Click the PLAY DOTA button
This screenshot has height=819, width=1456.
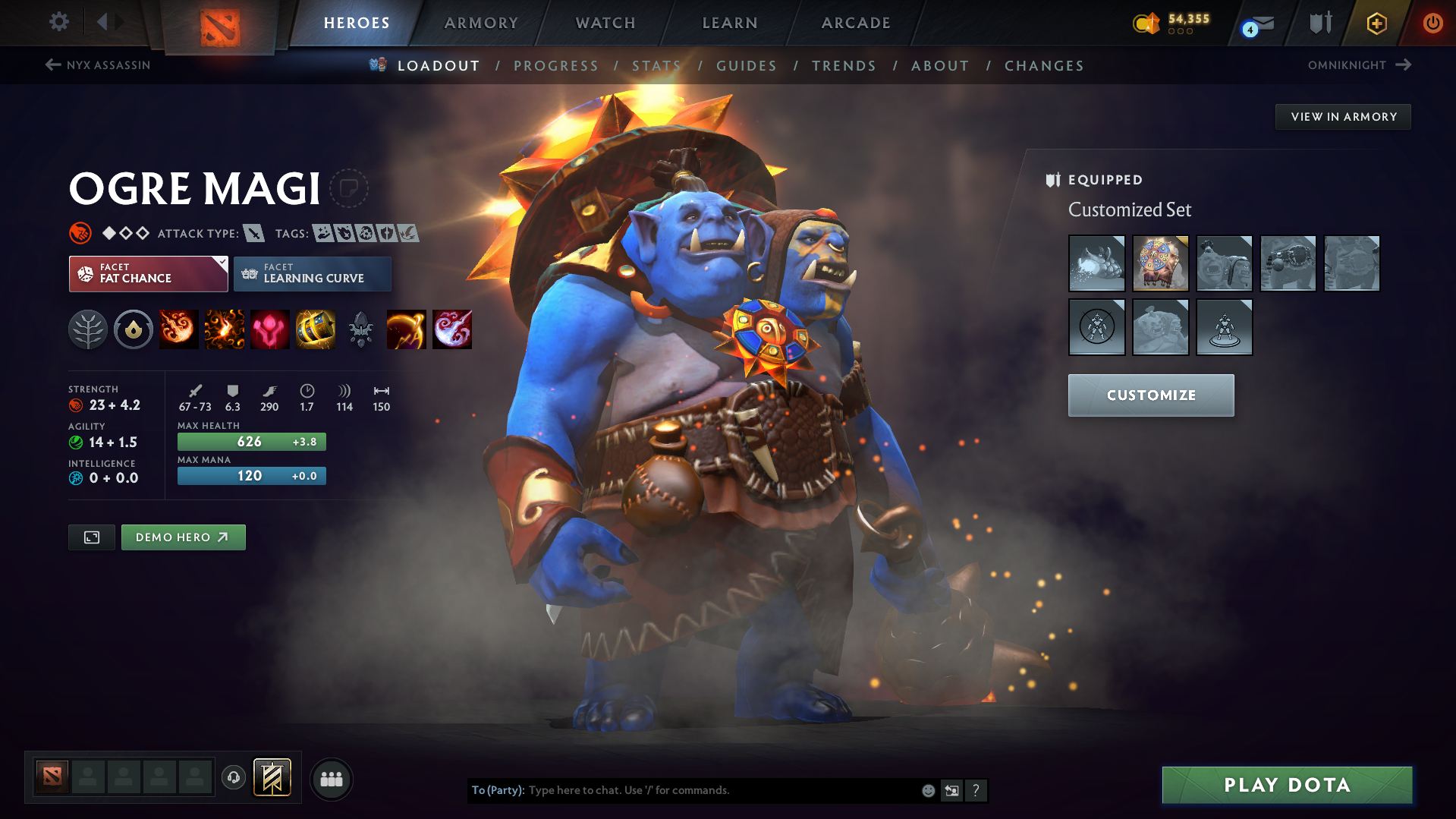[x=1286, y=785]
